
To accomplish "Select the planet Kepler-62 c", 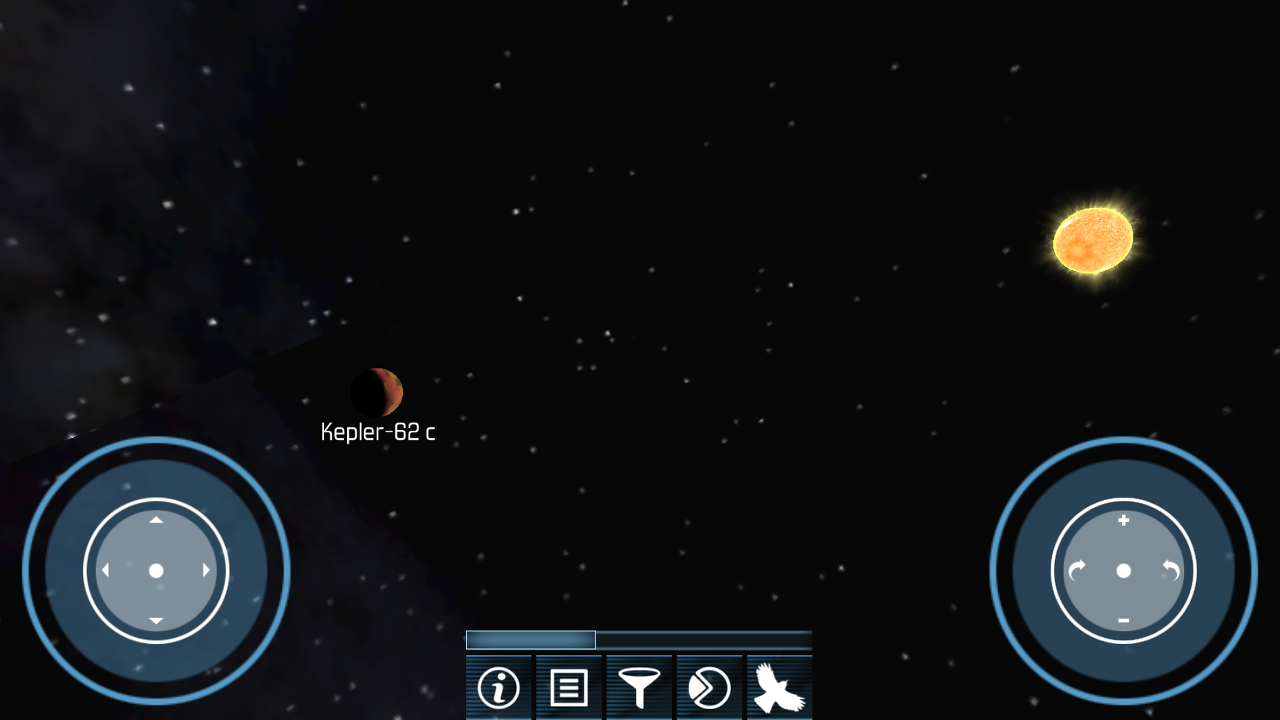I will click(x=378, y=392).
